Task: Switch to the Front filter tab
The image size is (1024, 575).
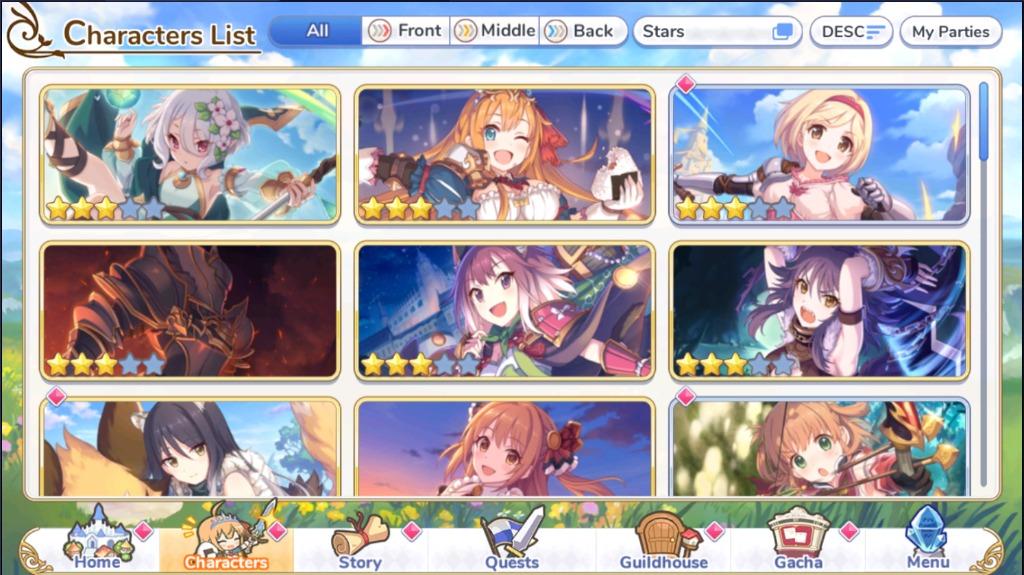Action: pyautogui.click(x=406, y=31)
